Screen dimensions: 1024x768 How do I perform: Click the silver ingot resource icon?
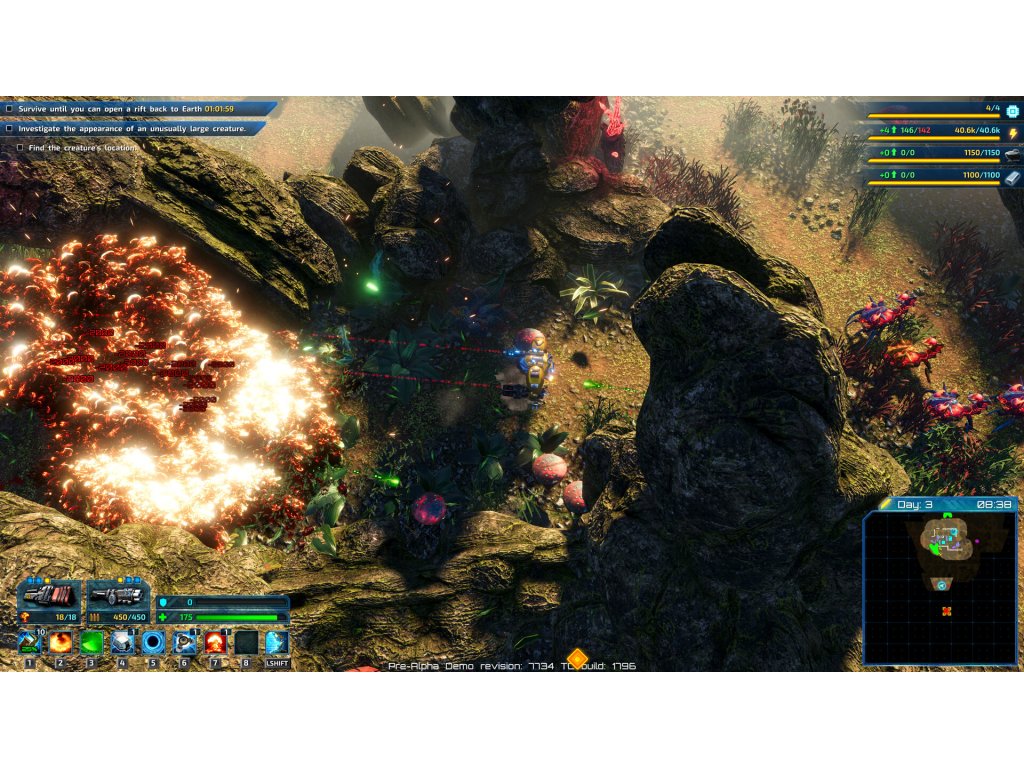click(x=1012, y=155)
